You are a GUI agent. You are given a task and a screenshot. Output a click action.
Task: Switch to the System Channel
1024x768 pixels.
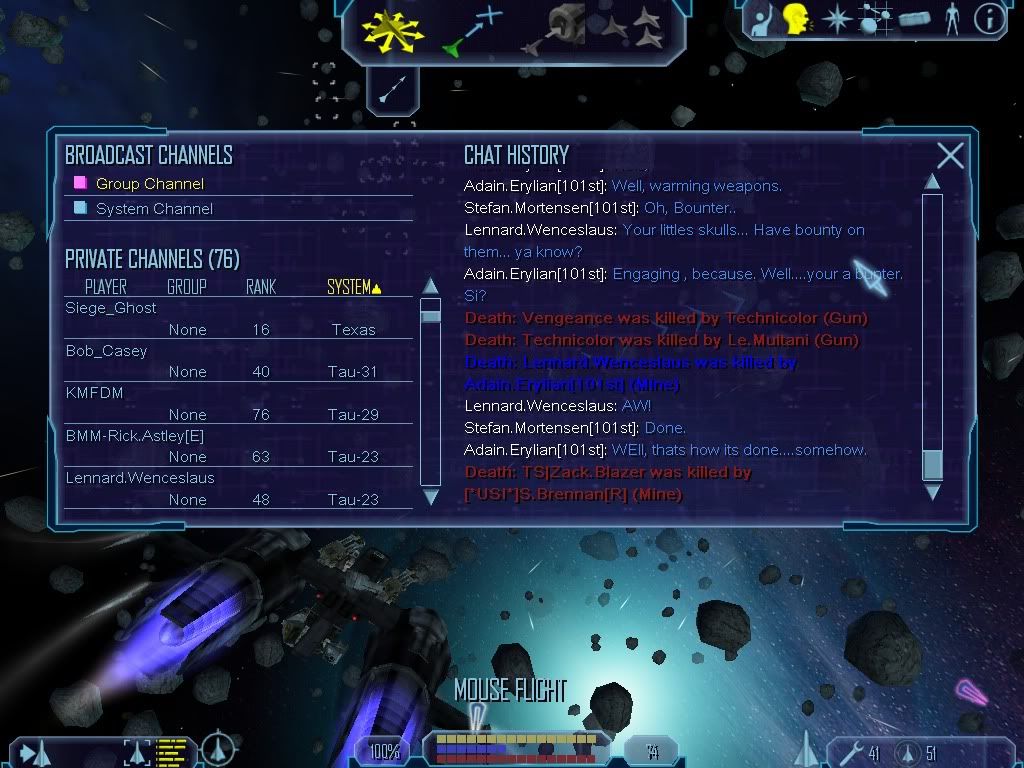154,209
